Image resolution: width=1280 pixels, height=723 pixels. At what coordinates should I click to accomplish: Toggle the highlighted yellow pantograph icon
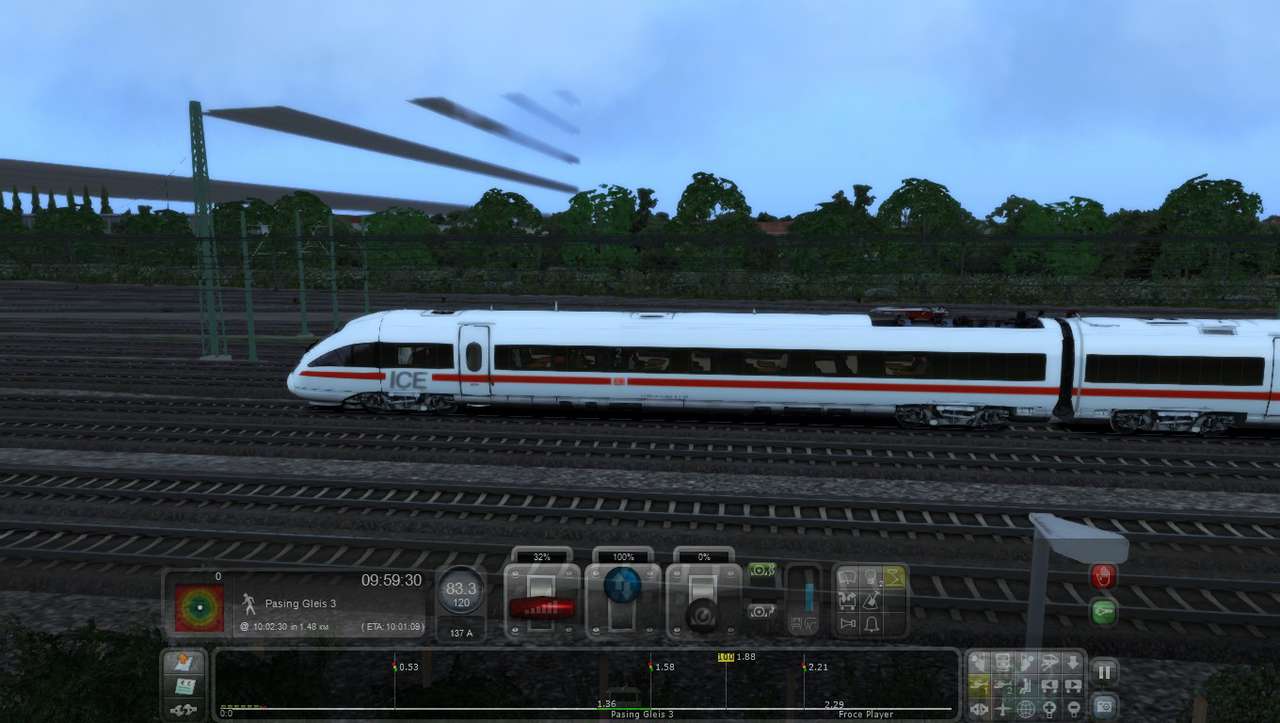[x=894, y=577]
